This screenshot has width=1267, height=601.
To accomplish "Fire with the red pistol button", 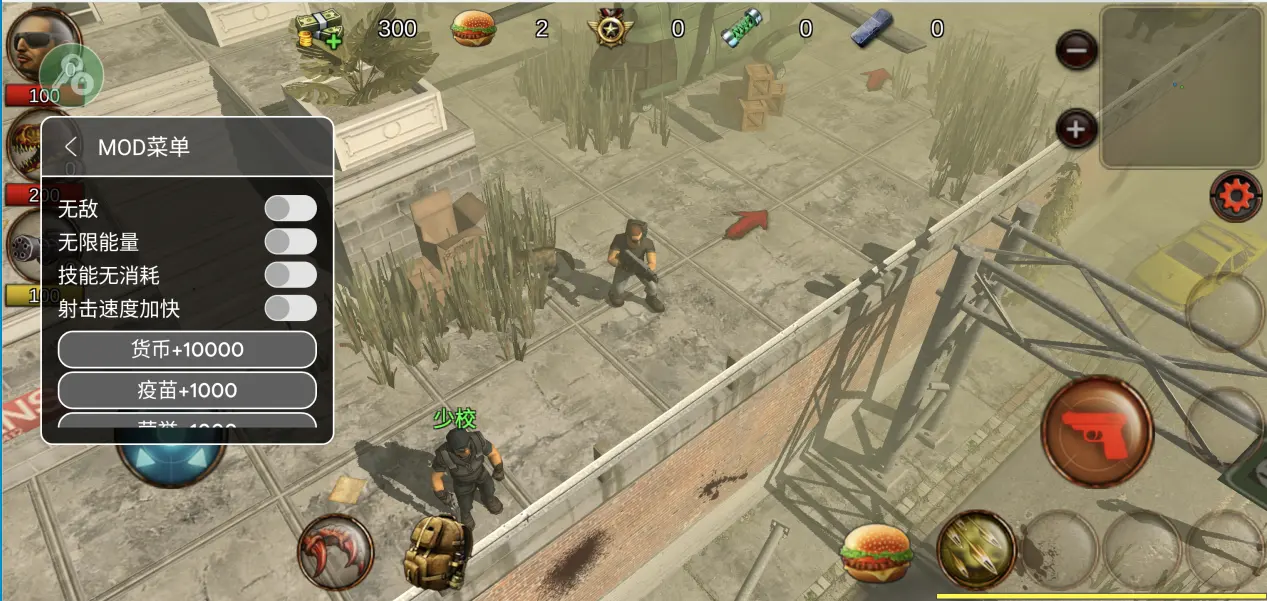I will (x=1097, y=431).
